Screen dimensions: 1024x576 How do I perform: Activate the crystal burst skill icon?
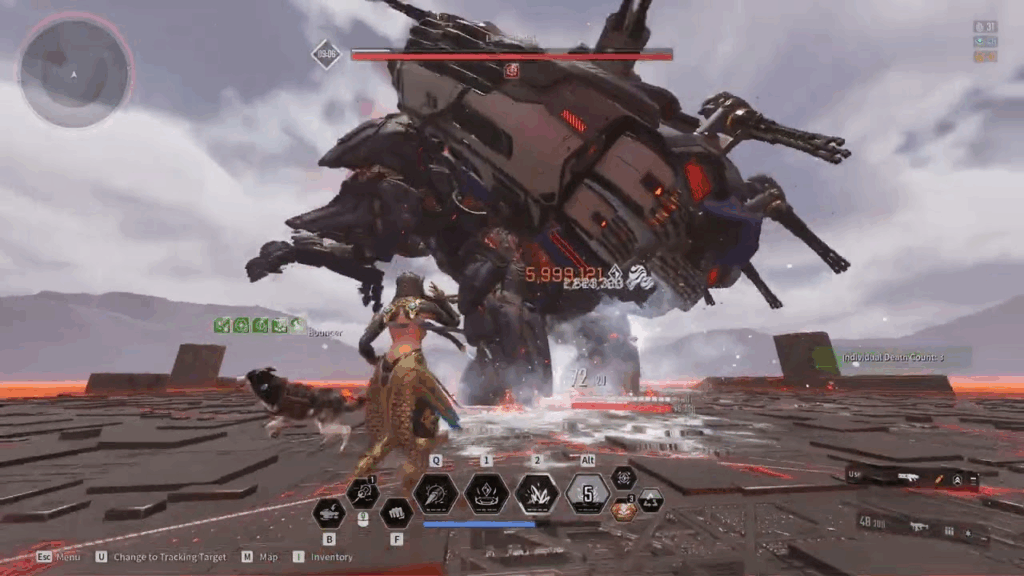(537, 493)
